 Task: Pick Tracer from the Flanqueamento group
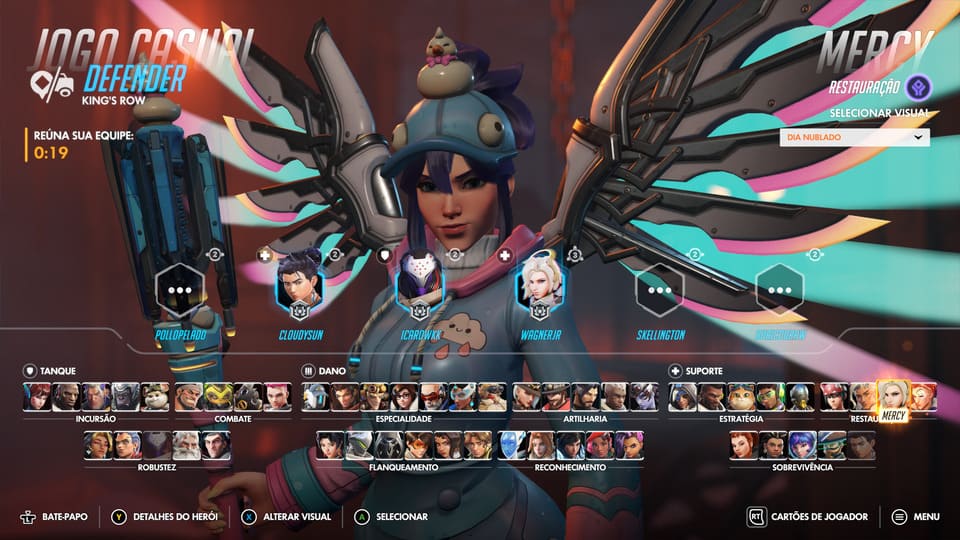coord(418,445)
